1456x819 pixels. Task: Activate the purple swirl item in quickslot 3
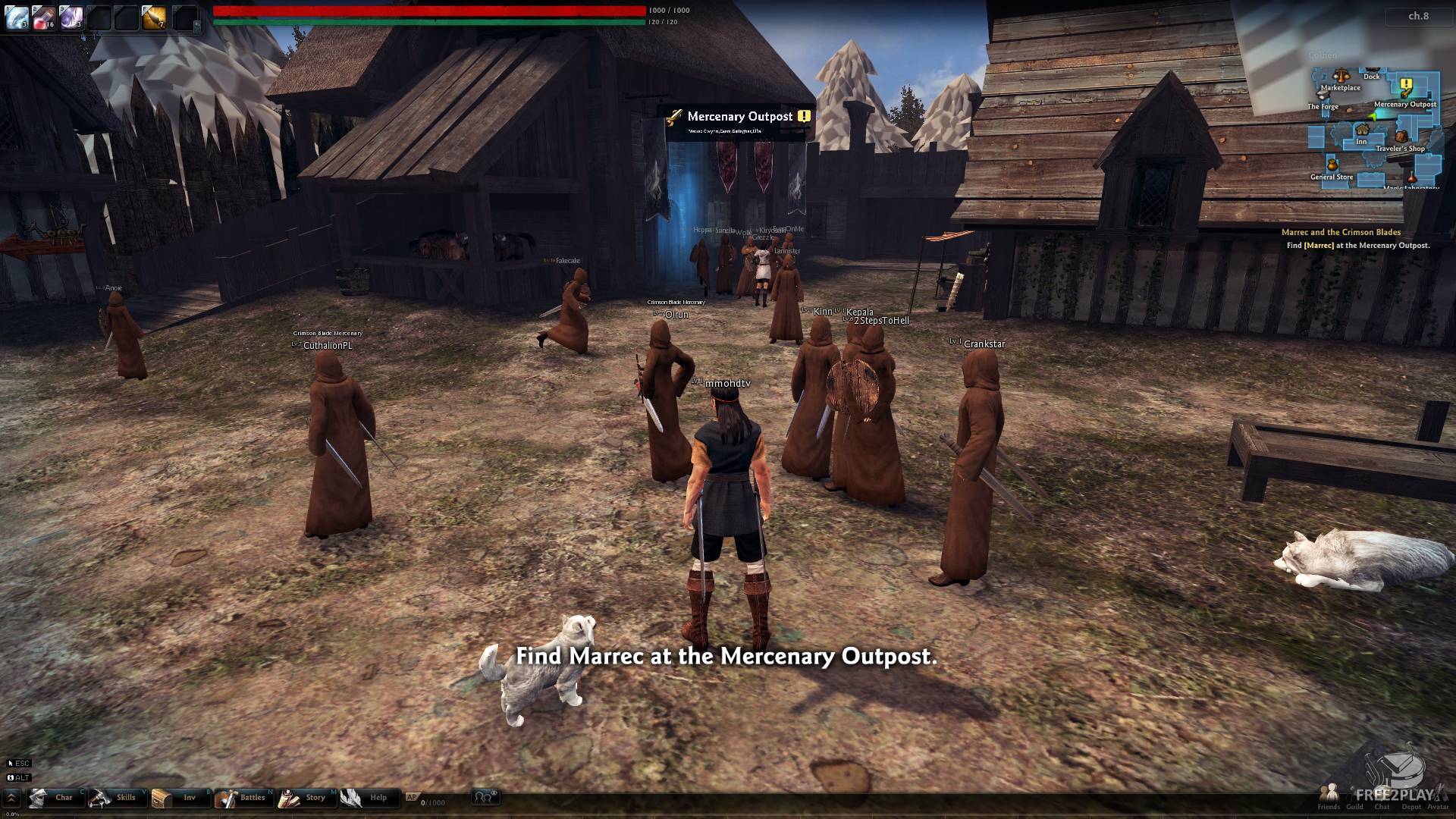click(x=70, y=17)
